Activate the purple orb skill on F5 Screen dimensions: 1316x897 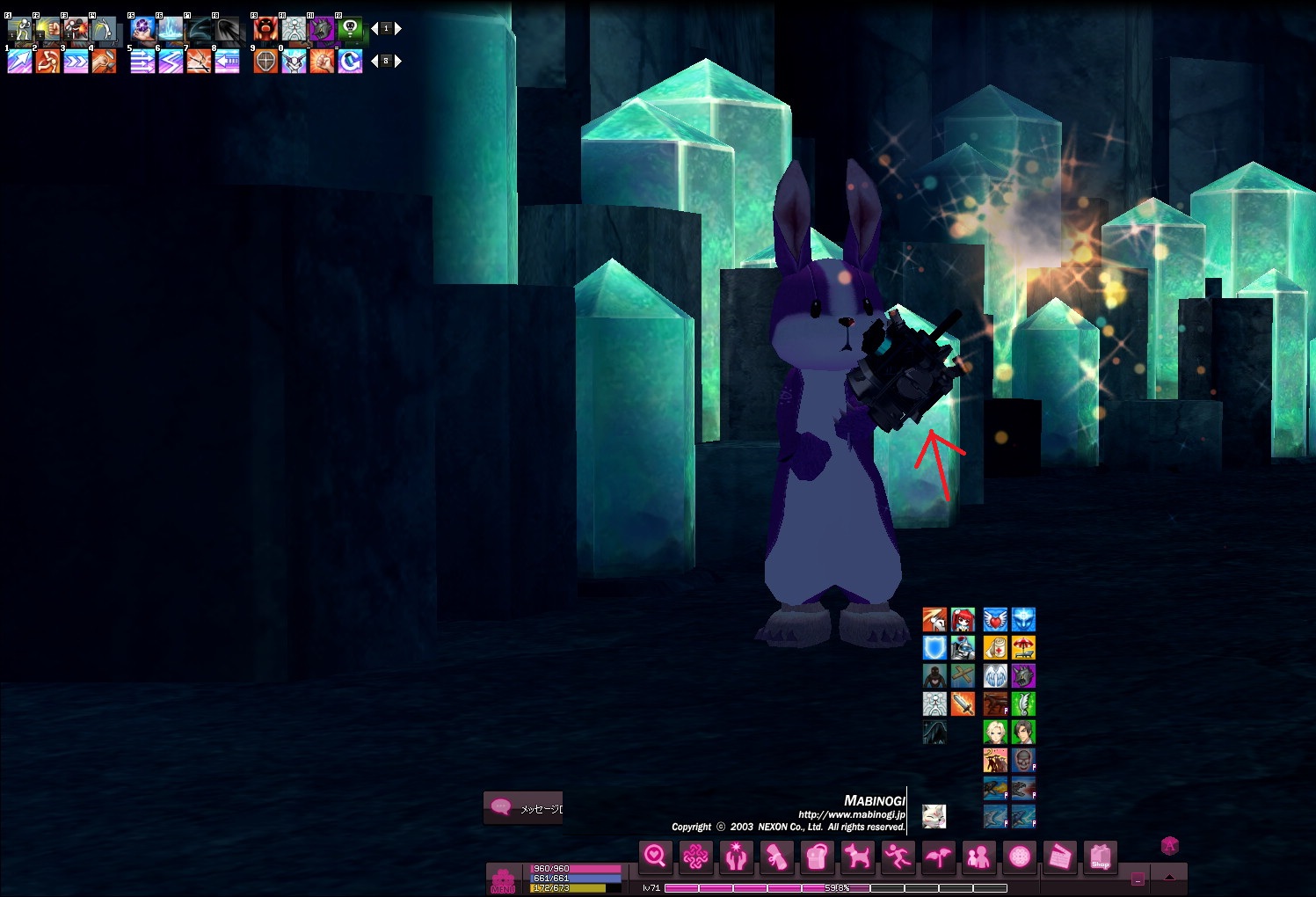click(x=142, y=29)
